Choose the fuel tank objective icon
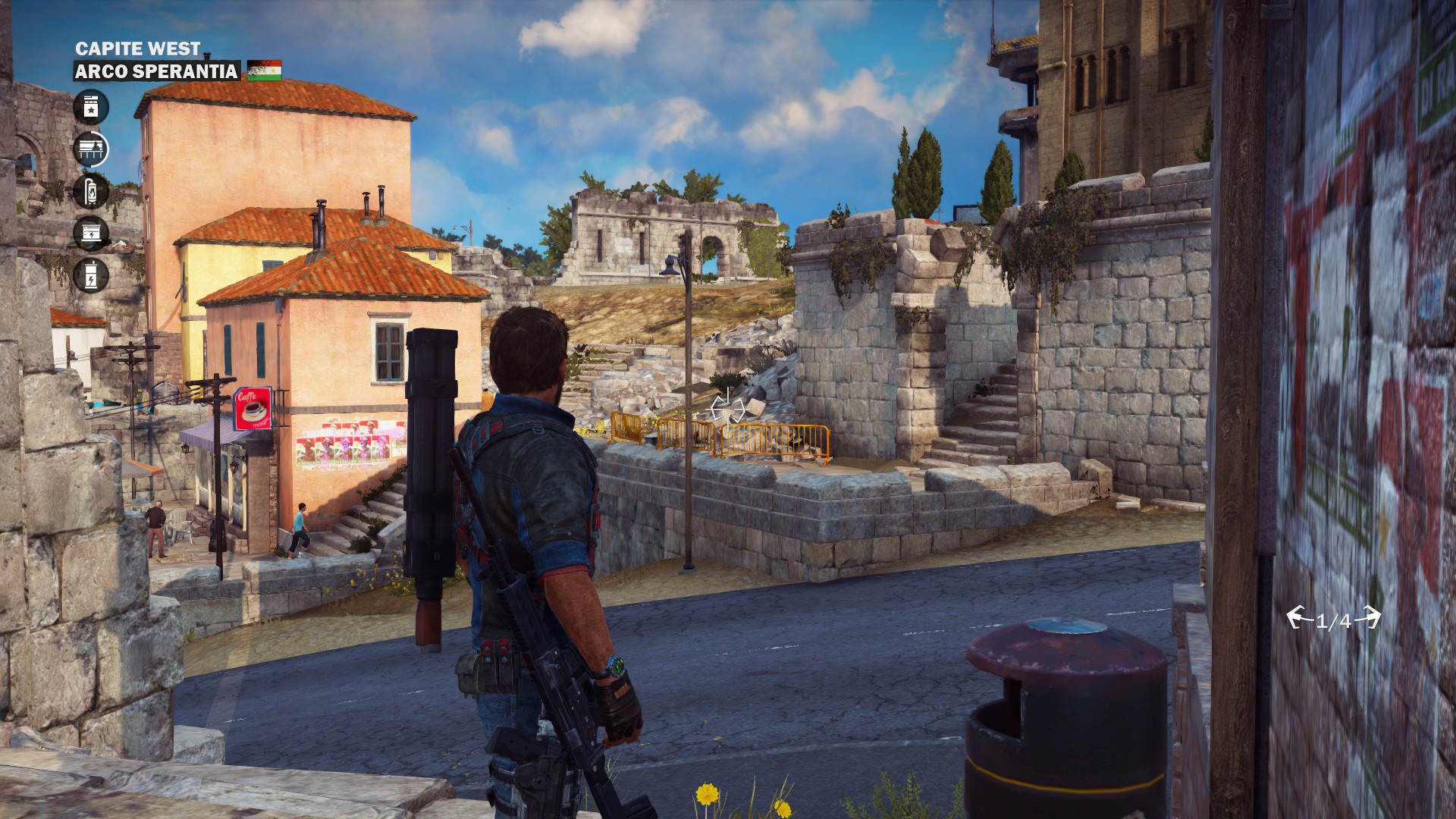 click(x=91, y=191)
